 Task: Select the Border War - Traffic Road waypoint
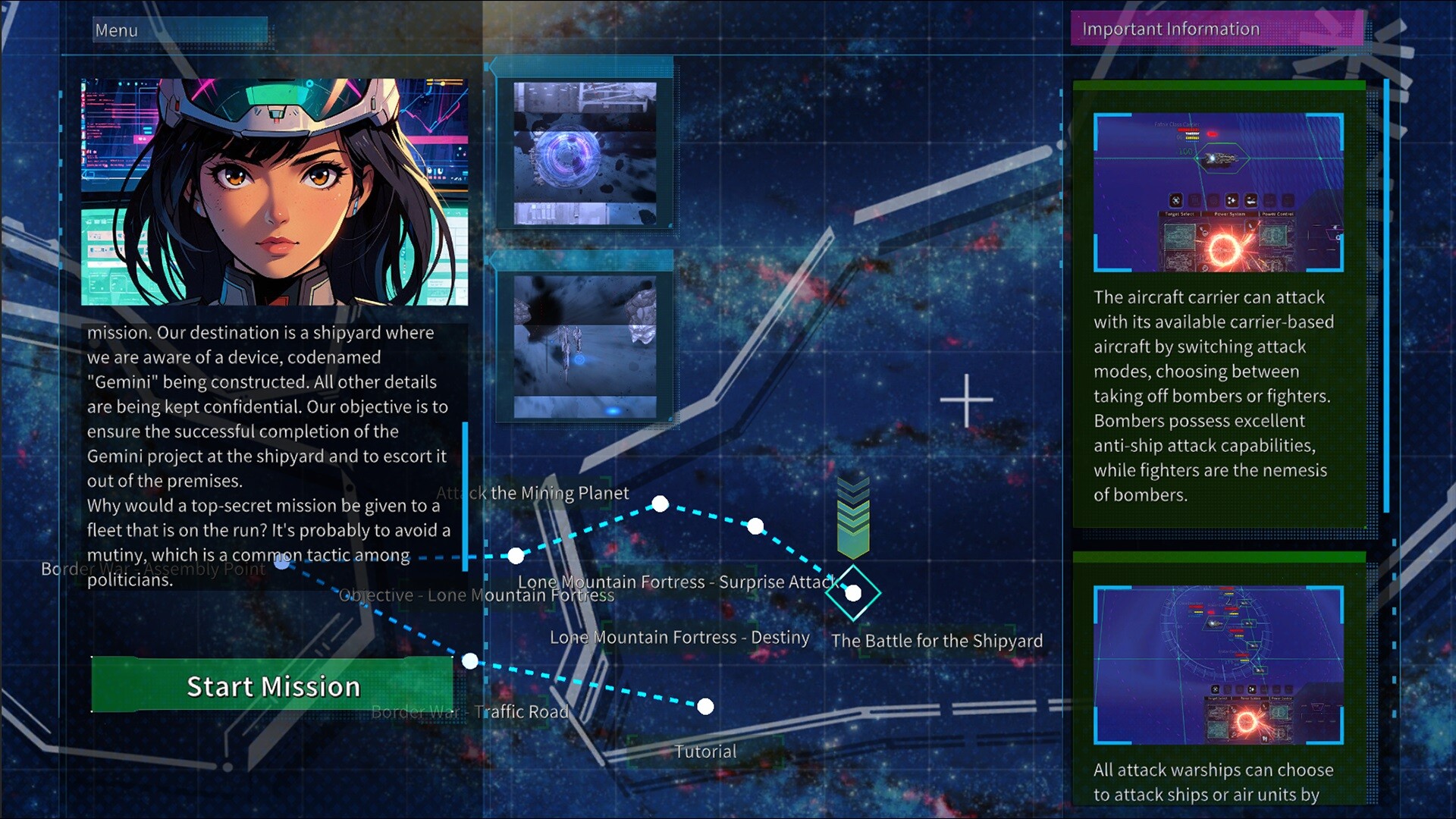pos(470,660)
